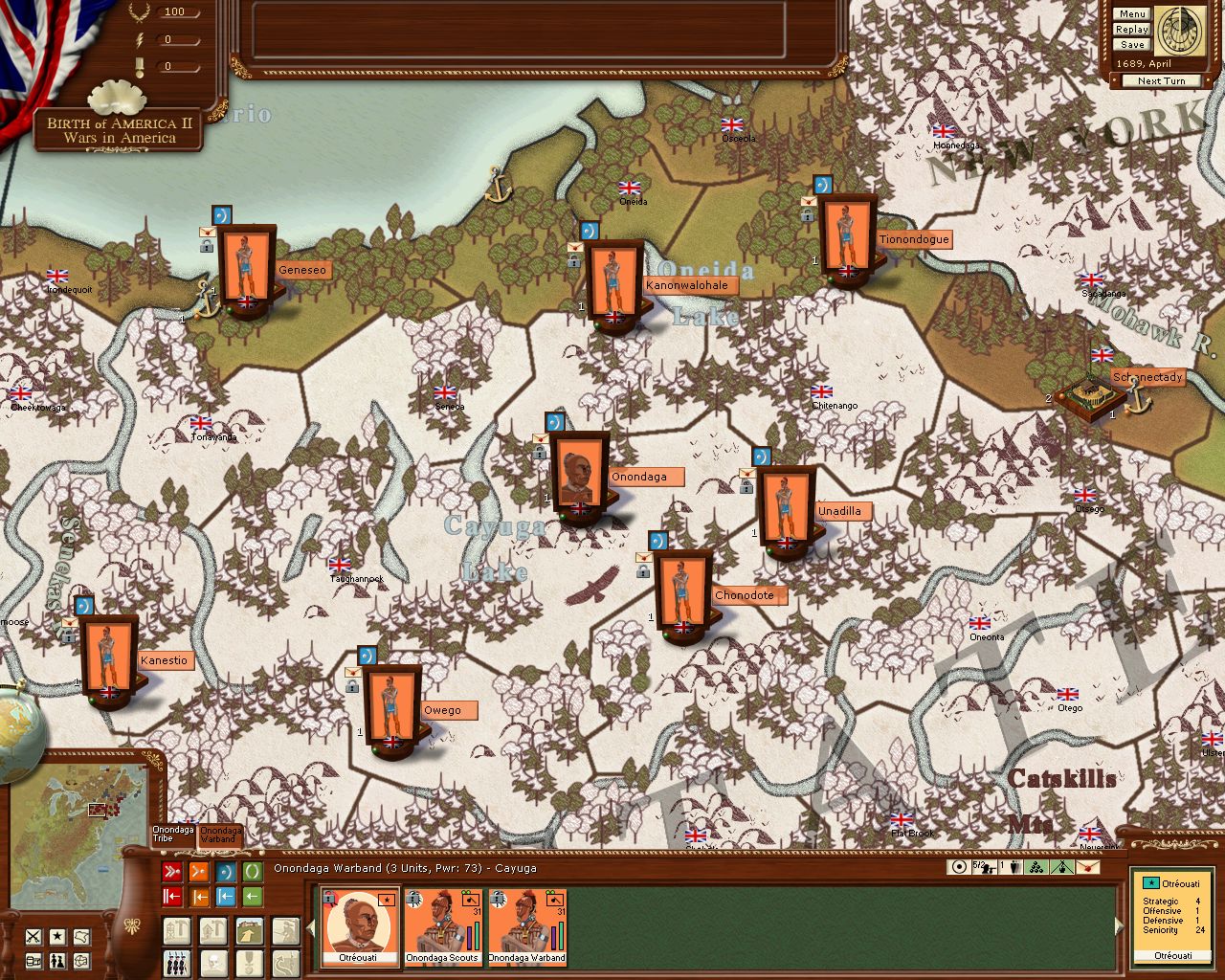The image size is (1225, 980).
Task: Activate the blue defensive posture icon
Action: 226,872
